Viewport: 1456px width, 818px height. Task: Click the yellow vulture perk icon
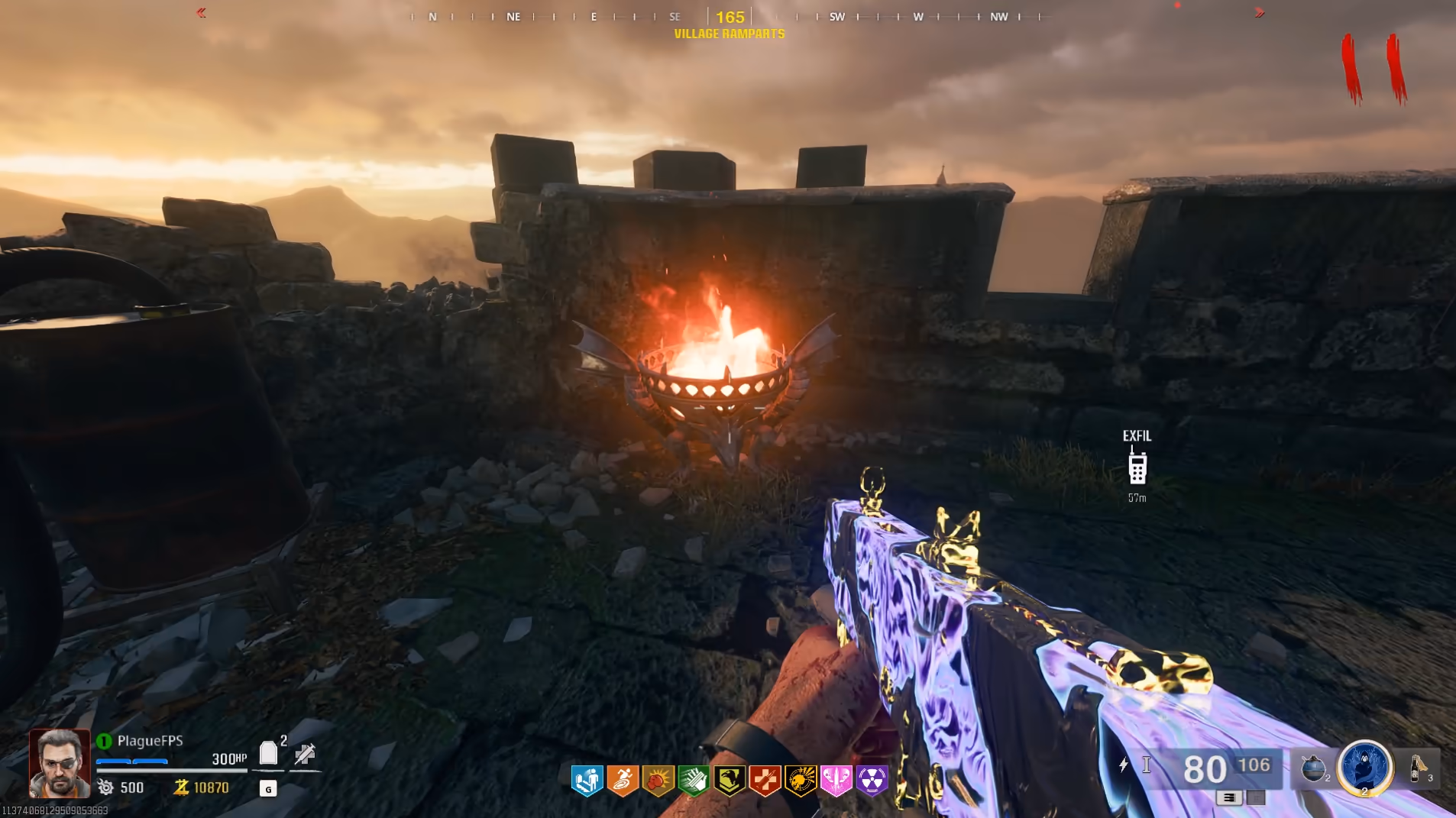click(730, 781)
